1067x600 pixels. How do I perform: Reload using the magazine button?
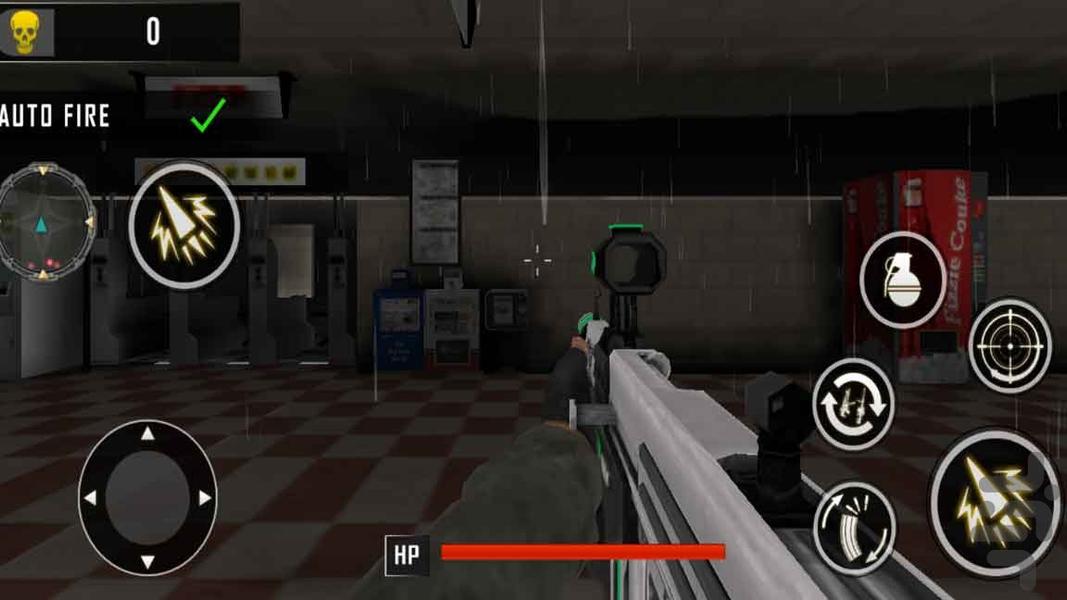[x=853, y=526]
